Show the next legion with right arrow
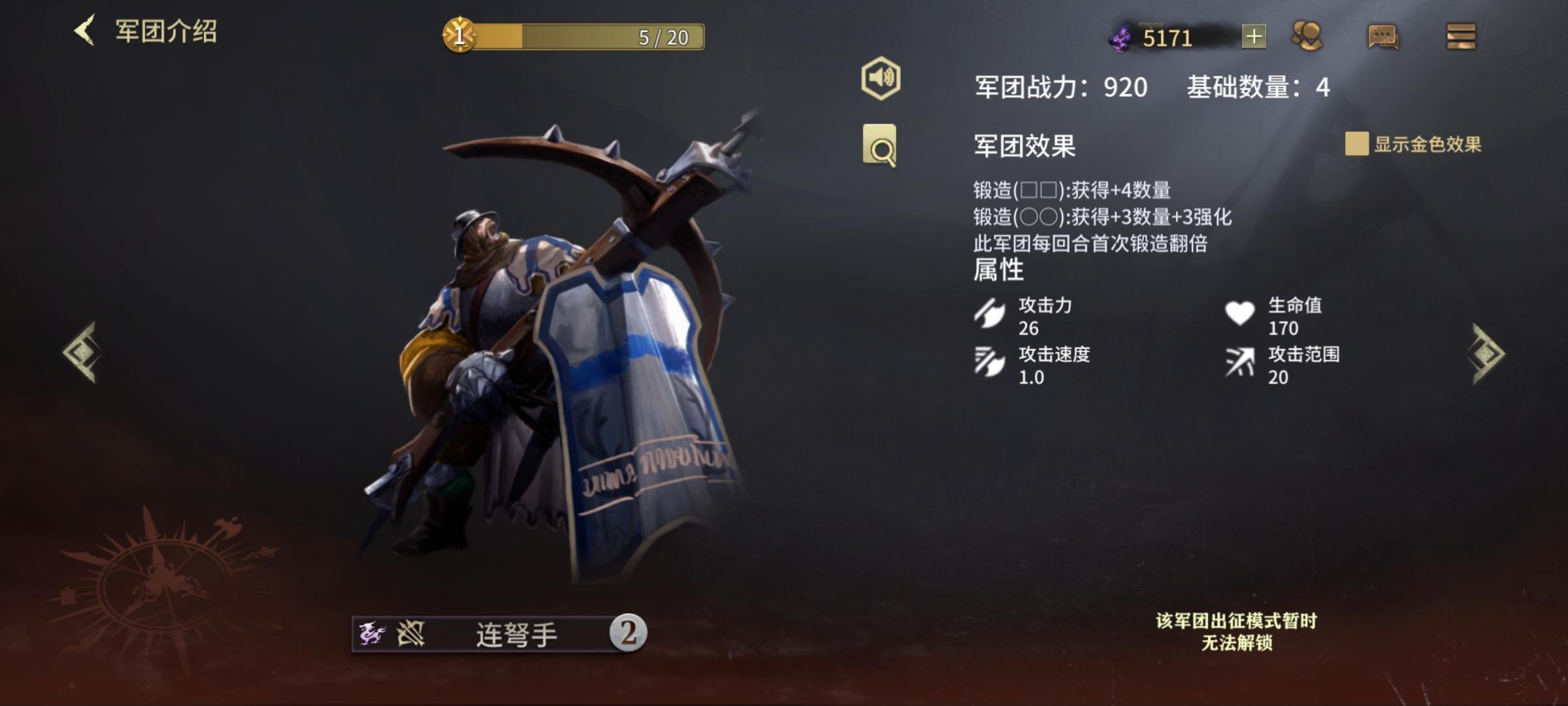This screenshot has height=706, width=1568. point(1488,353)
